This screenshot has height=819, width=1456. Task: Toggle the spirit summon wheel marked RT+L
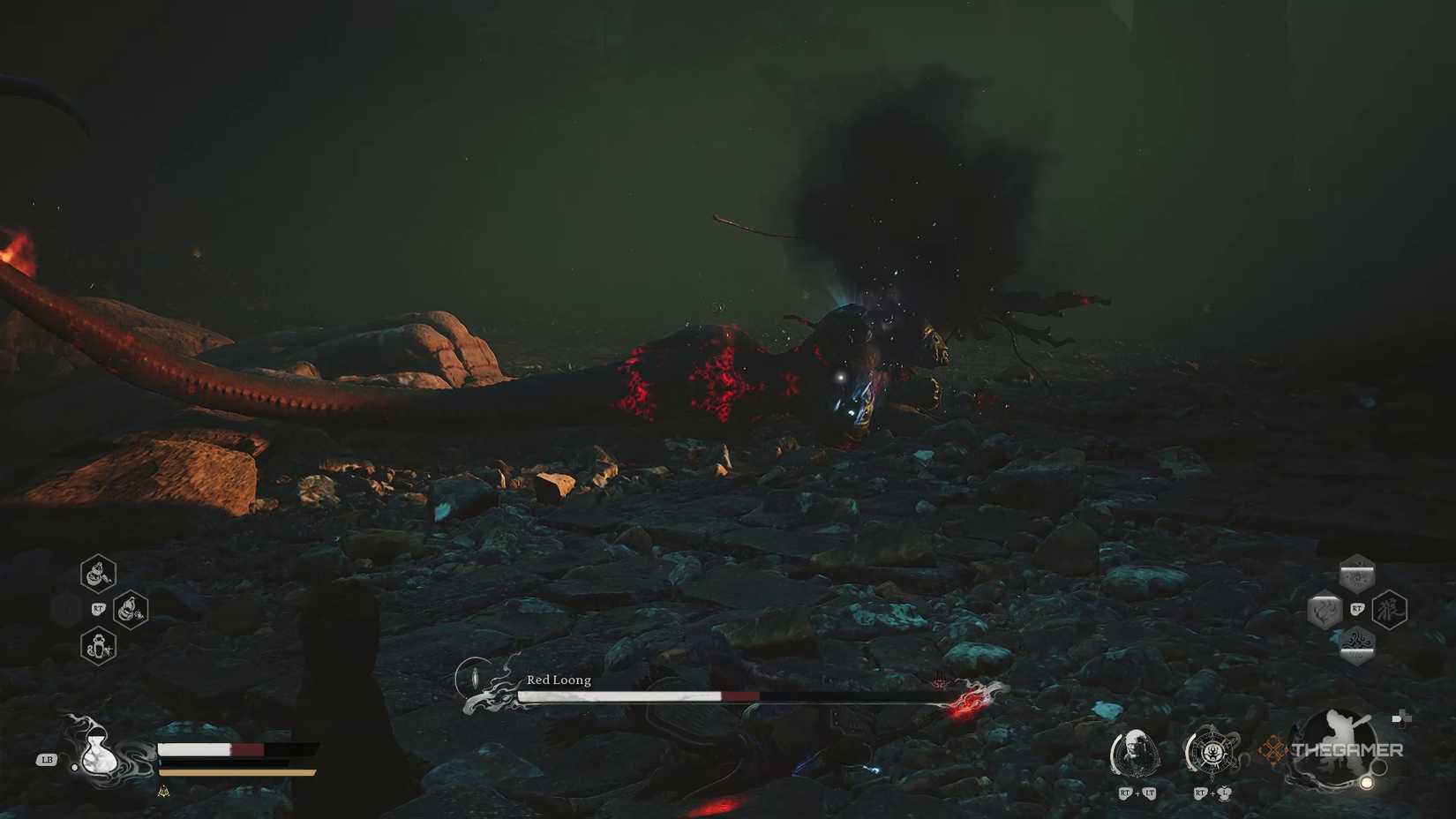pyautogui.click(x=1212, y=751)
